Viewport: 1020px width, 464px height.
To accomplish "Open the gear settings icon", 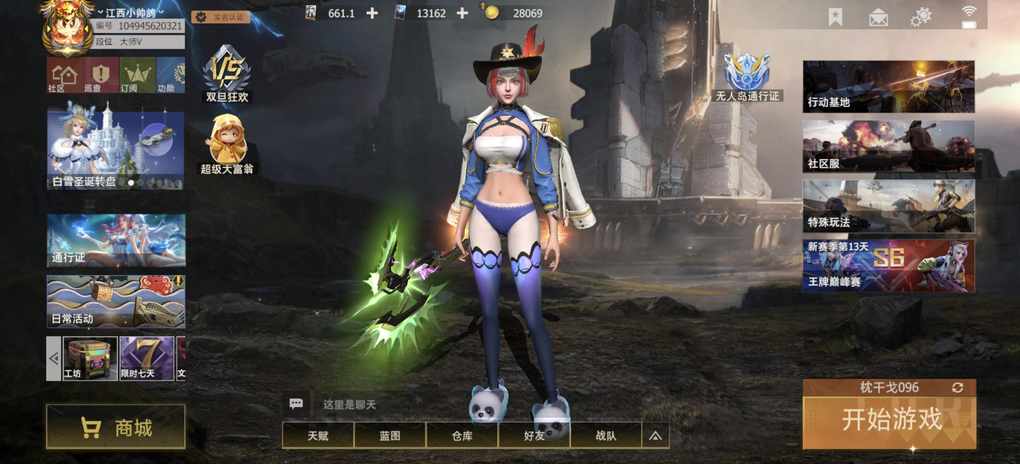I will coord(921,16).
